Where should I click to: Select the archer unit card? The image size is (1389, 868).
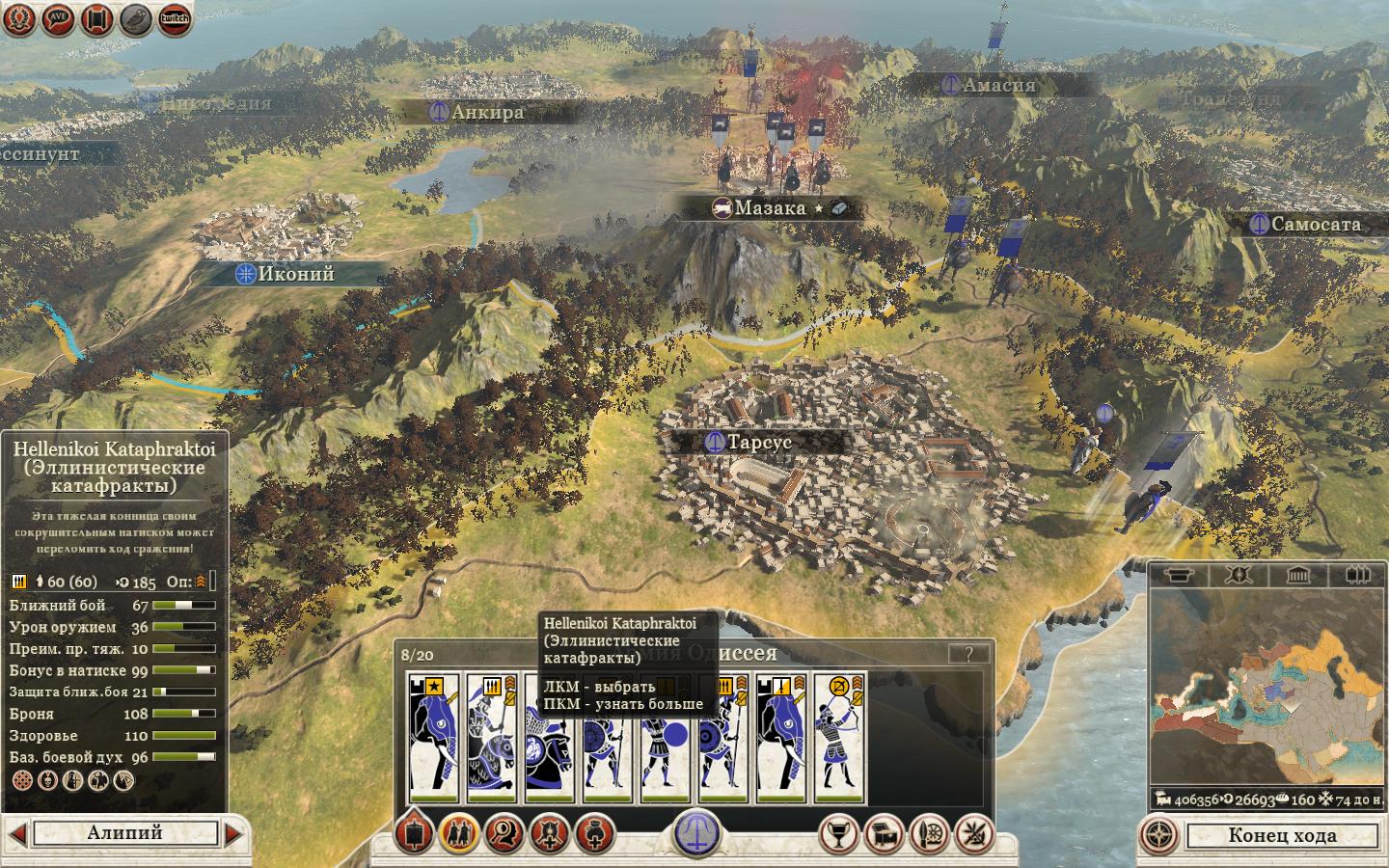point(839,738)
